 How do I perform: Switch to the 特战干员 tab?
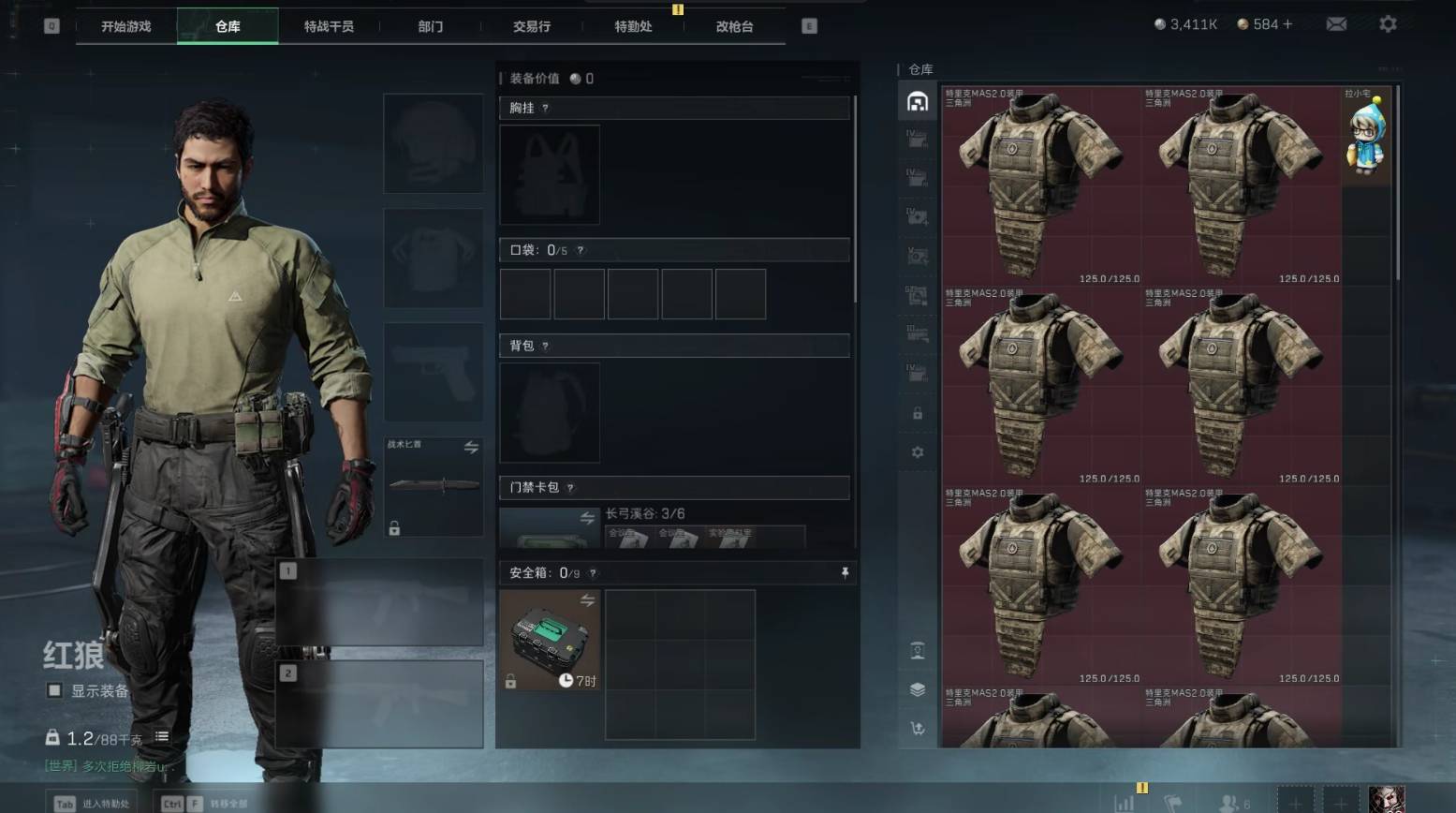coord(329,26)
